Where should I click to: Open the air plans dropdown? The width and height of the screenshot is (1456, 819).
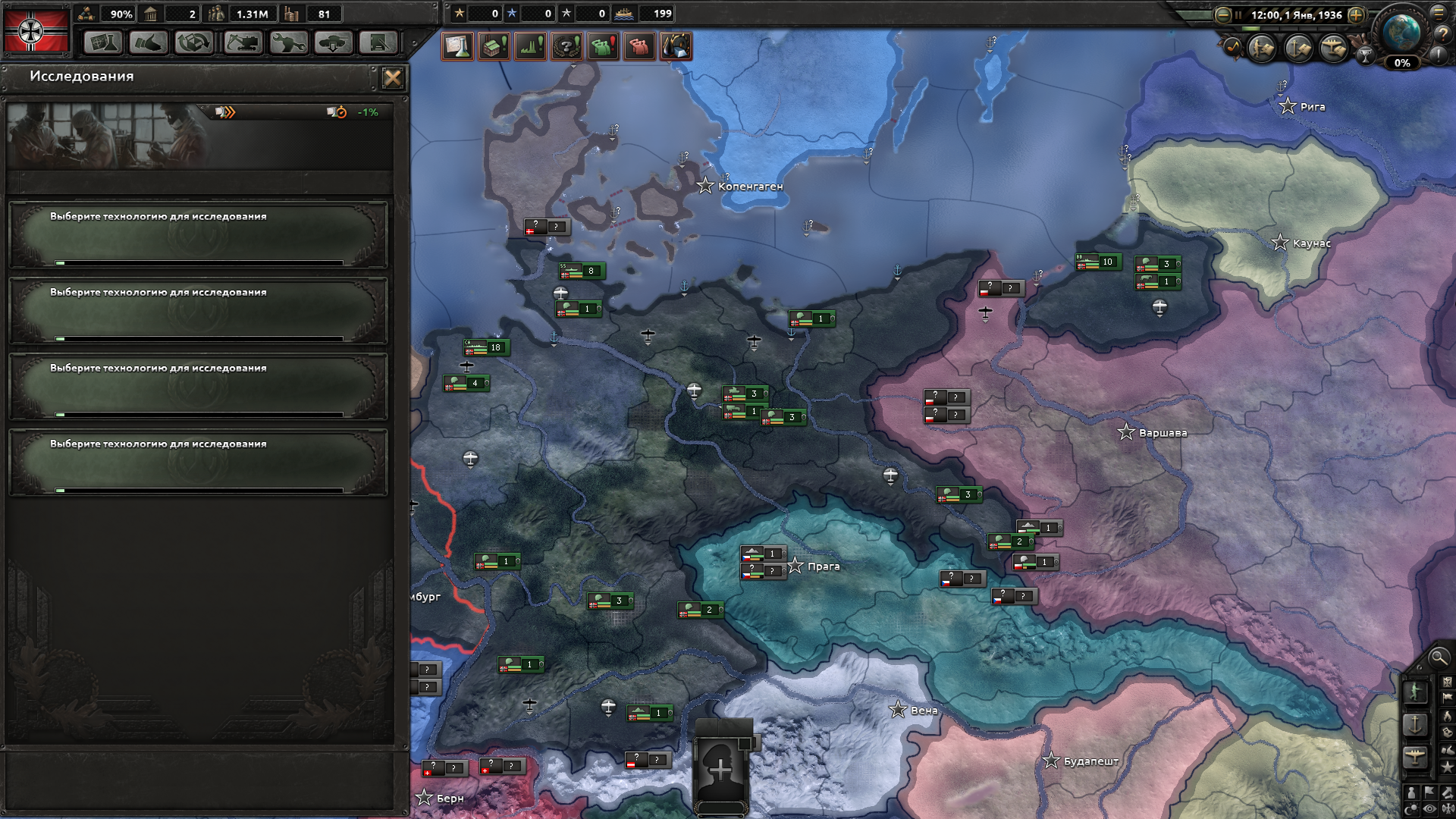click(1335, 48)
